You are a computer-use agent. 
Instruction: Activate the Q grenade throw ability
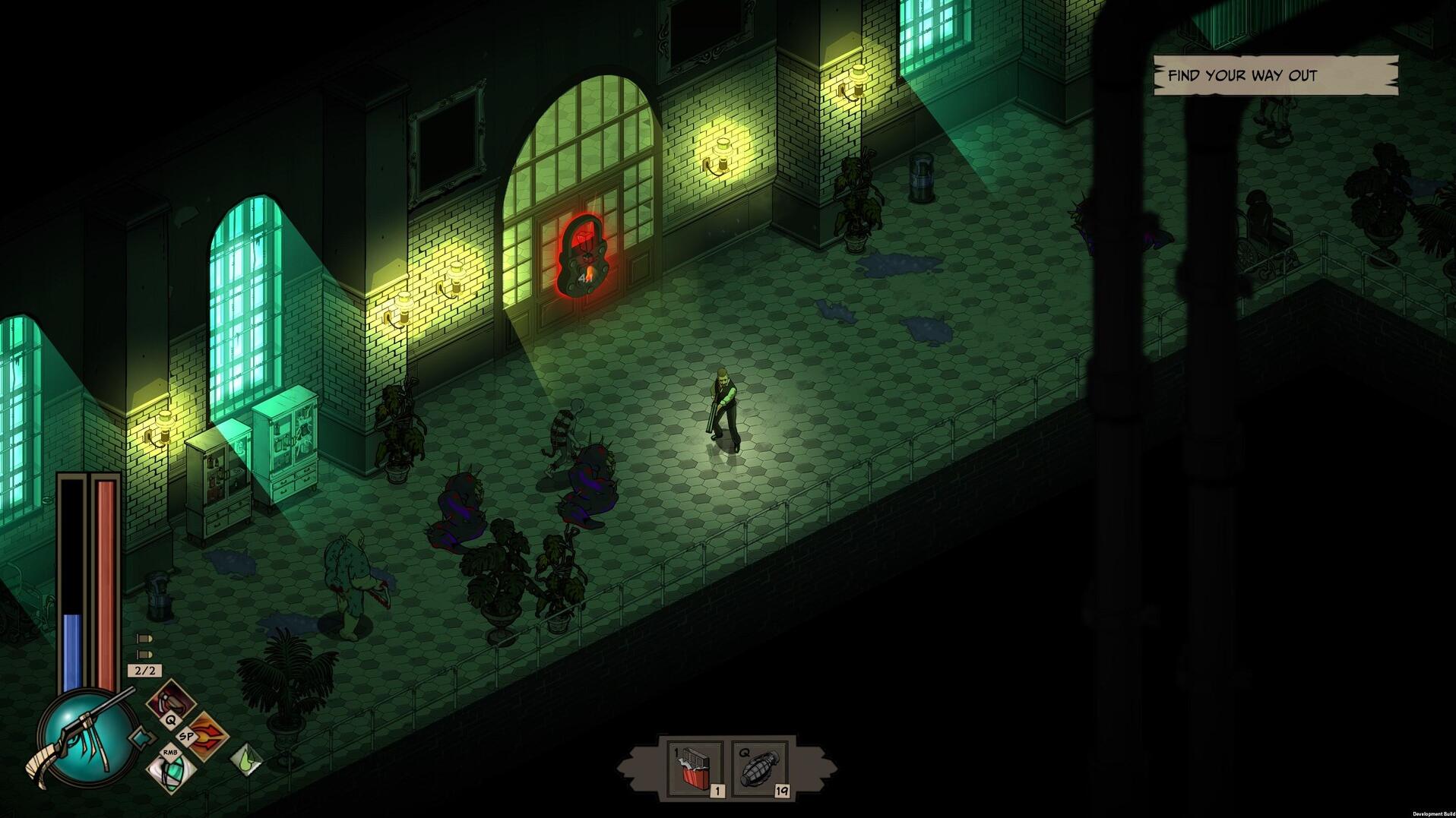[171, 702]
